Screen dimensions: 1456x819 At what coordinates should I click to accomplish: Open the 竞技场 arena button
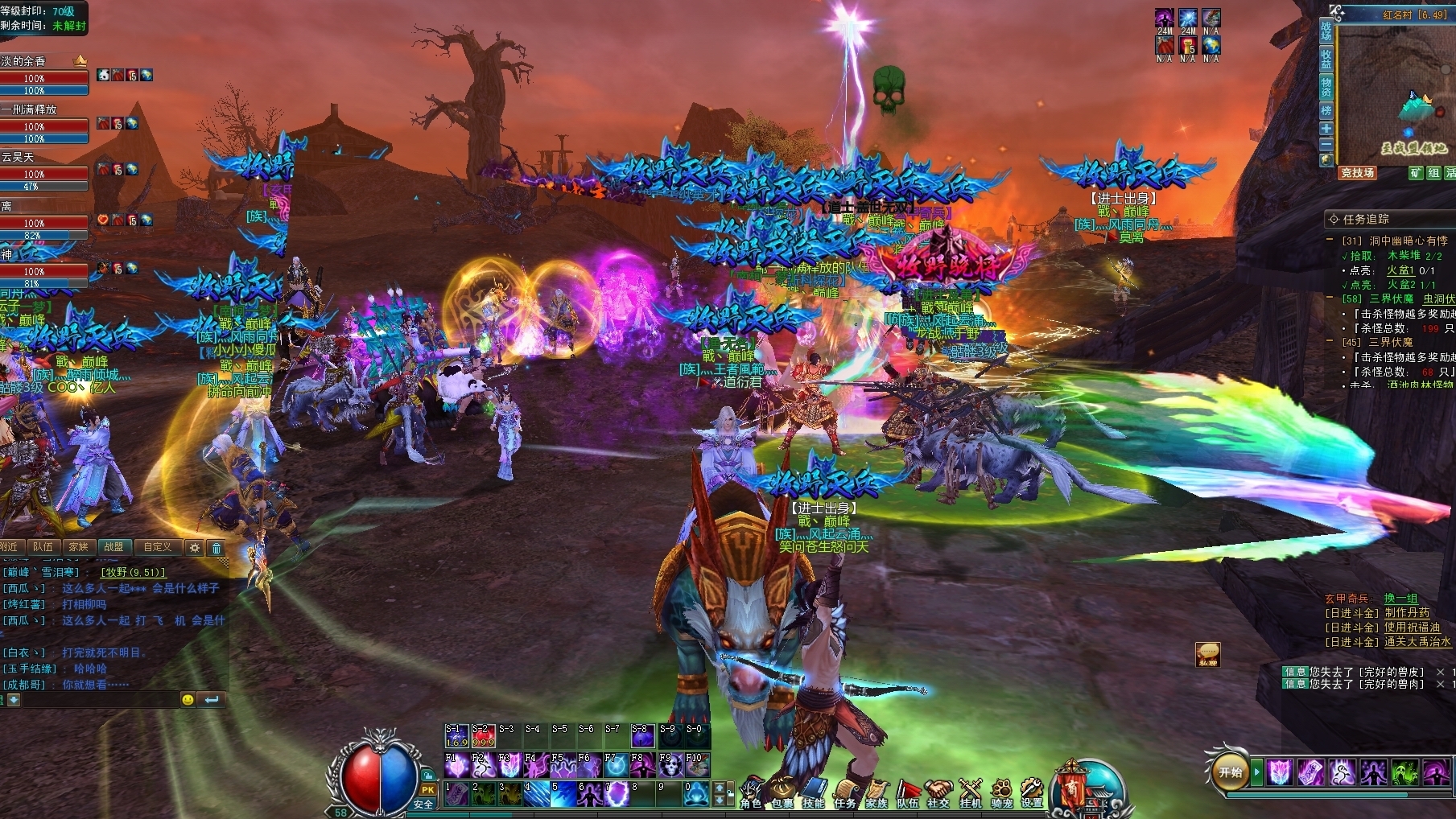coord(1357,173)
